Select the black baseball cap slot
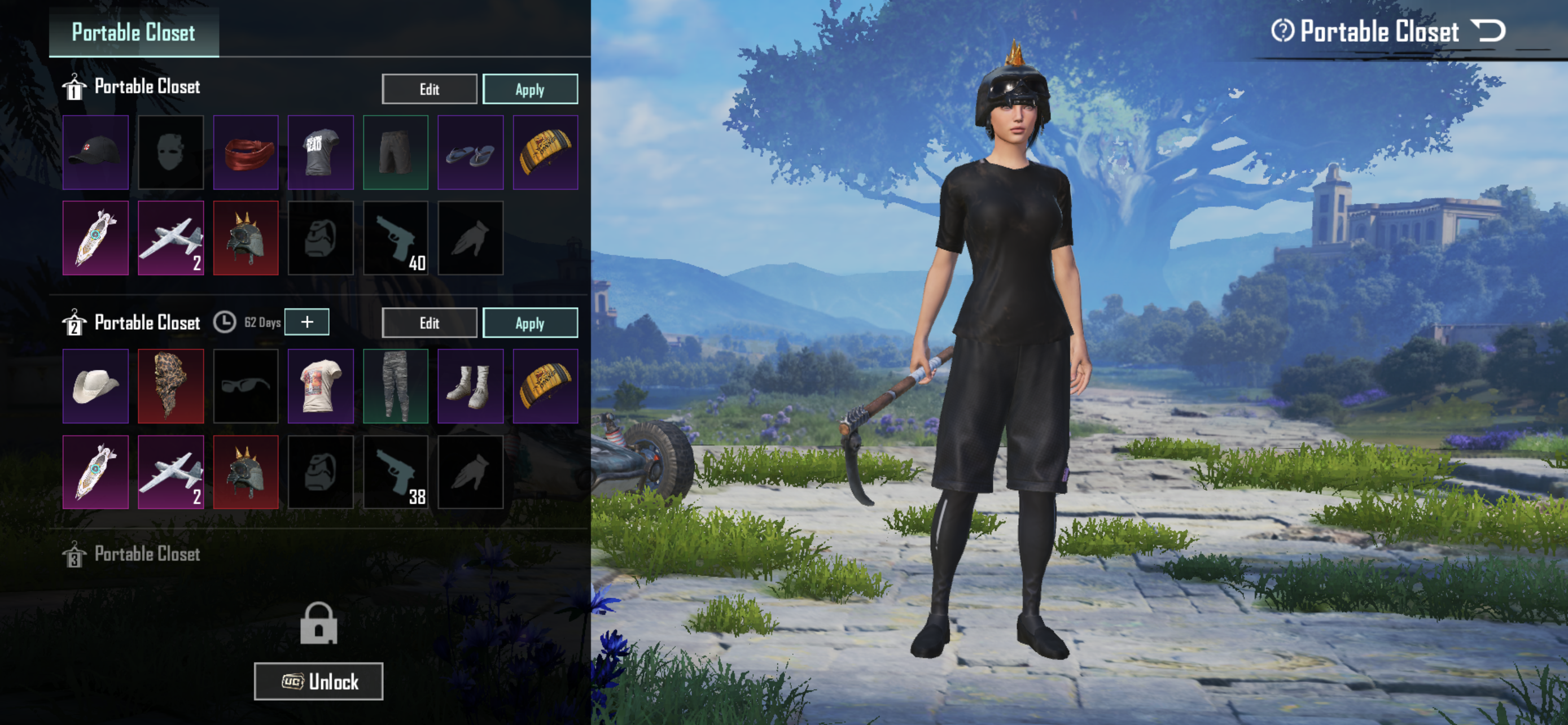Viewport: 1568px width, 725px height. (x=95, y=152)
